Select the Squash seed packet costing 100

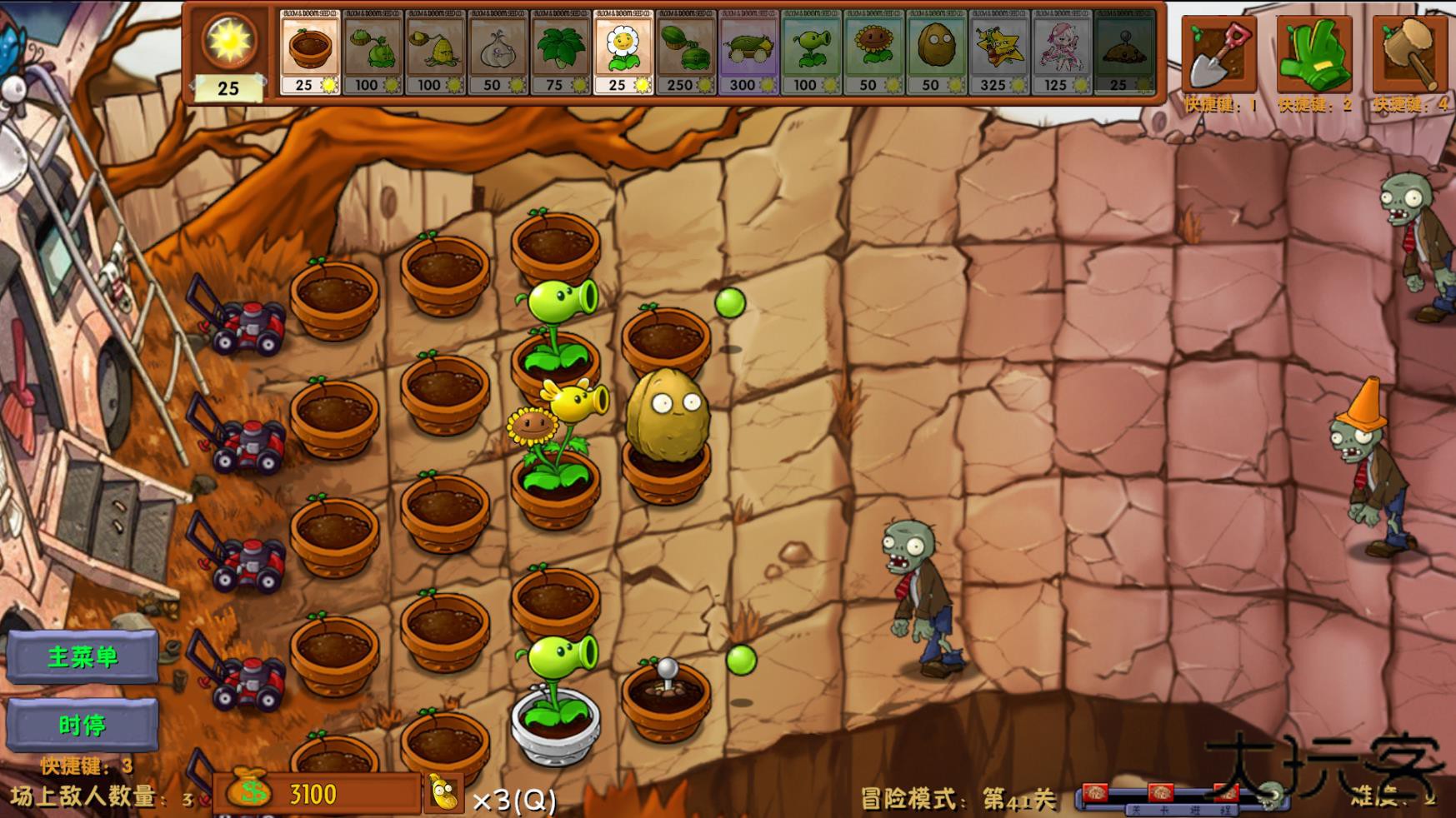(x=373, y=50)
